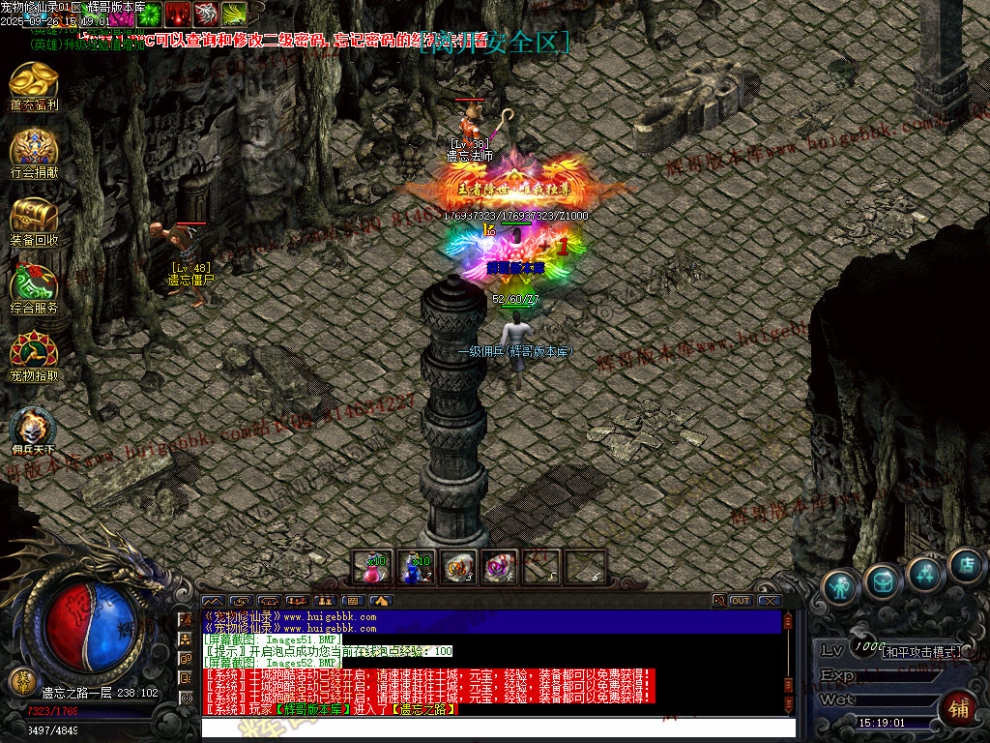Use the blue potion in hotbar slot 2

pos(416,567)
